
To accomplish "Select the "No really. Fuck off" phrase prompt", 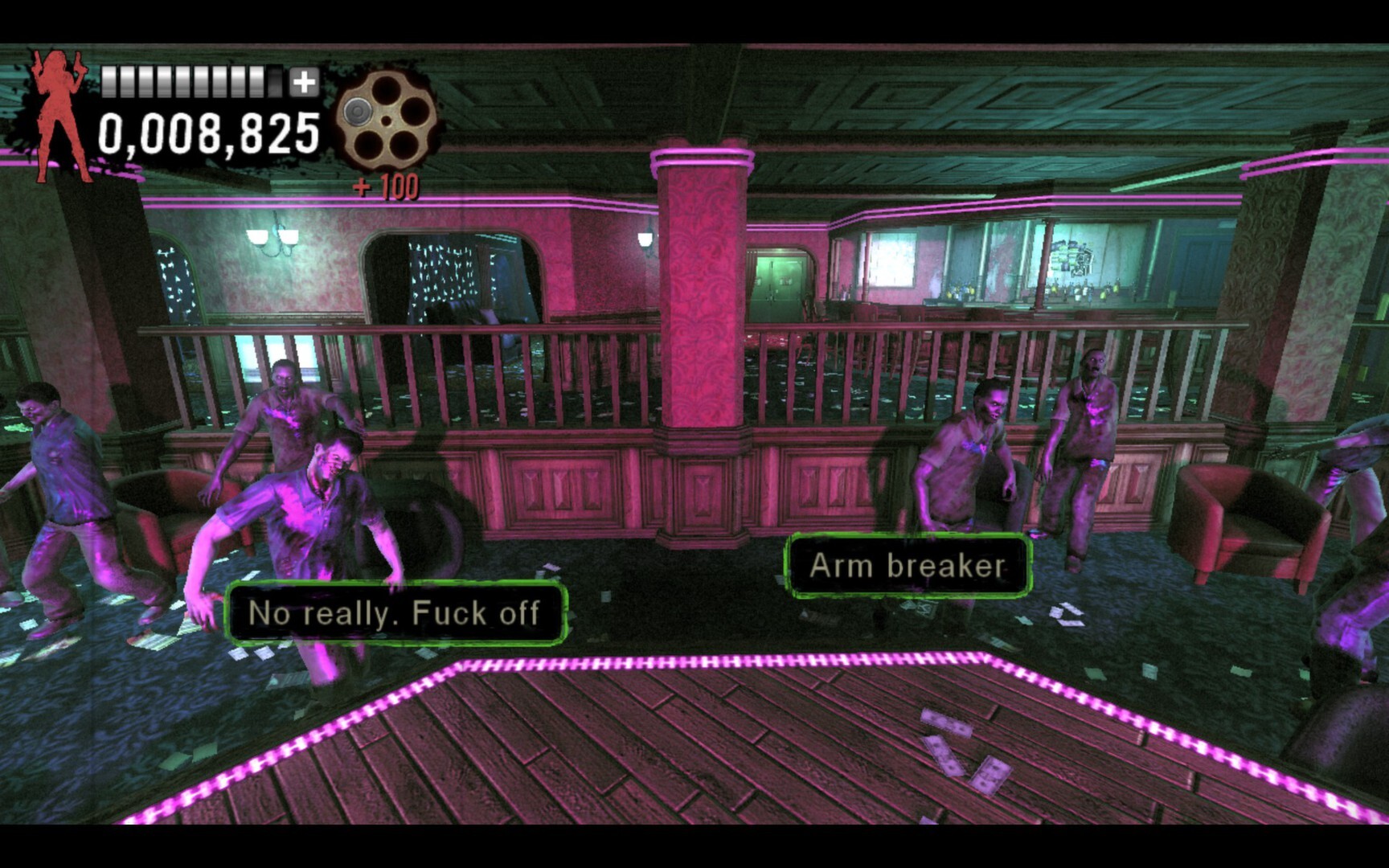I will point(395,613).
